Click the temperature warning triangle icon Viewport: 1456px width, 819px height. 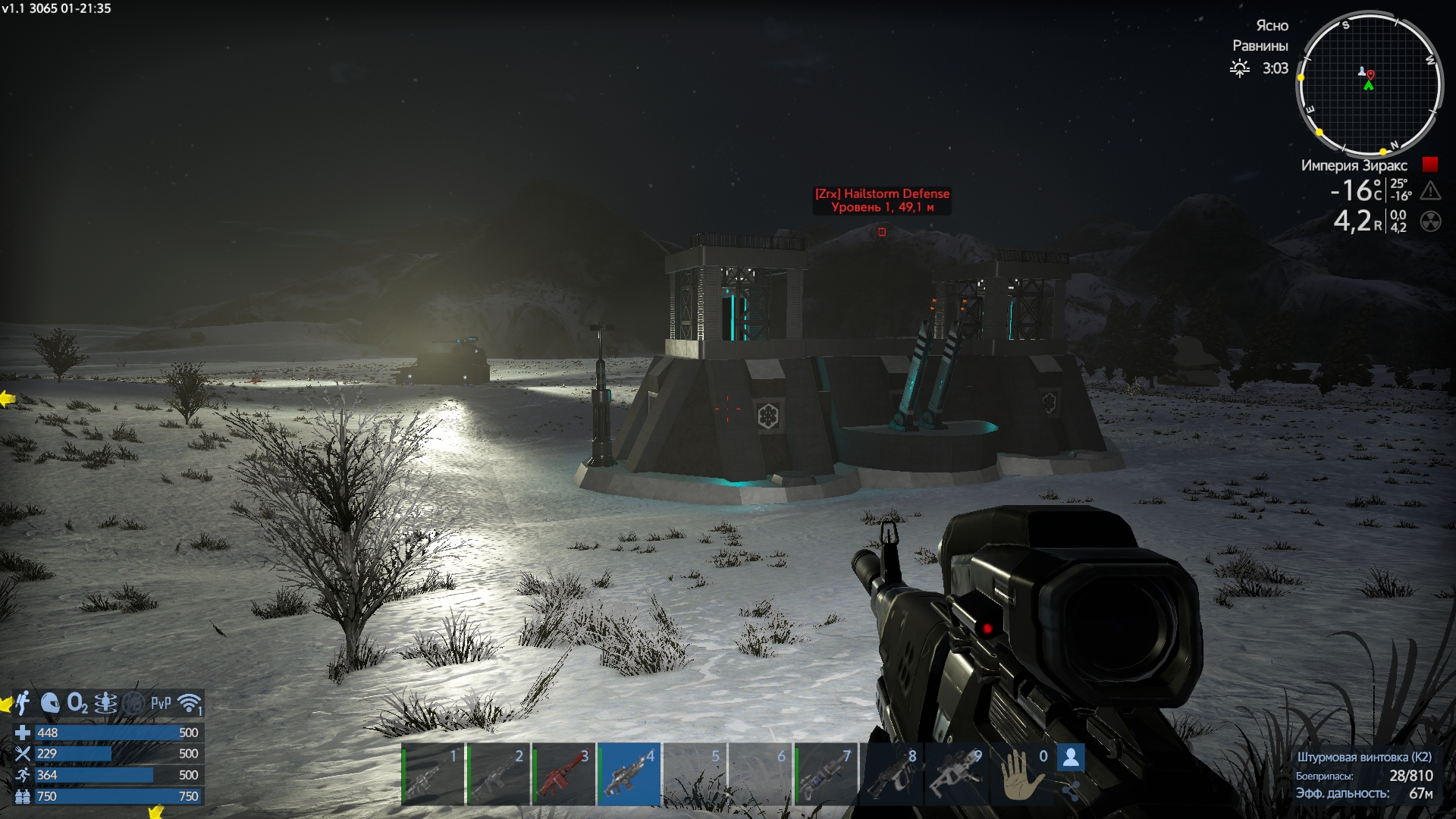[x=1430, y=190]
